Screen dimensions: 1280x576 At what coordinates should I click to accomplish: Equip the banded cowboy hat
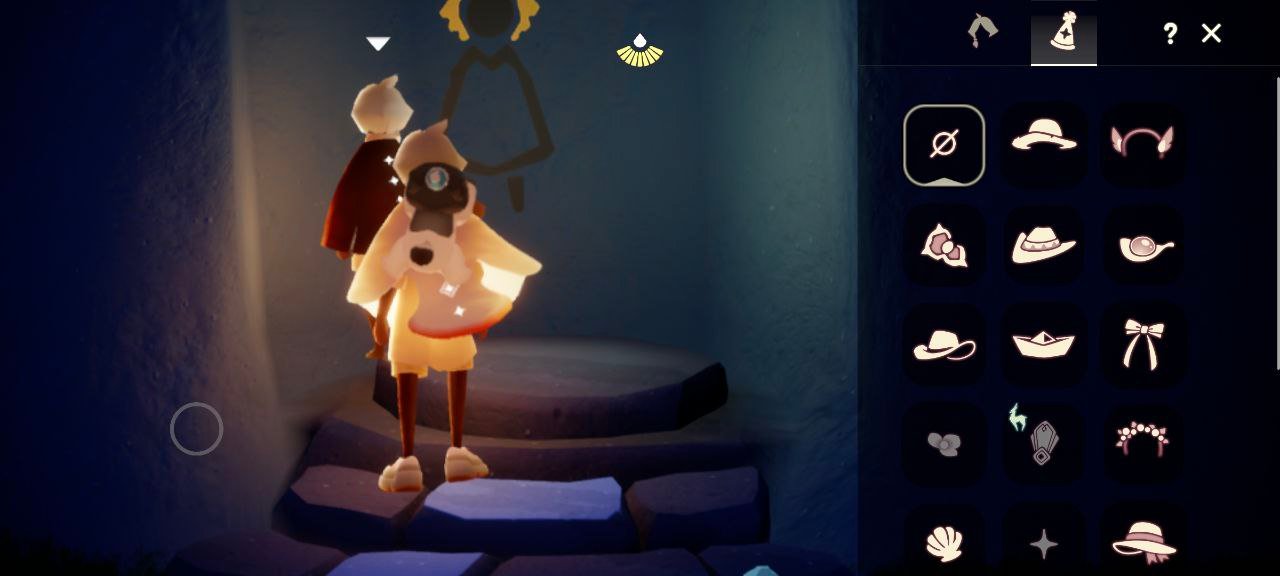1044,244
